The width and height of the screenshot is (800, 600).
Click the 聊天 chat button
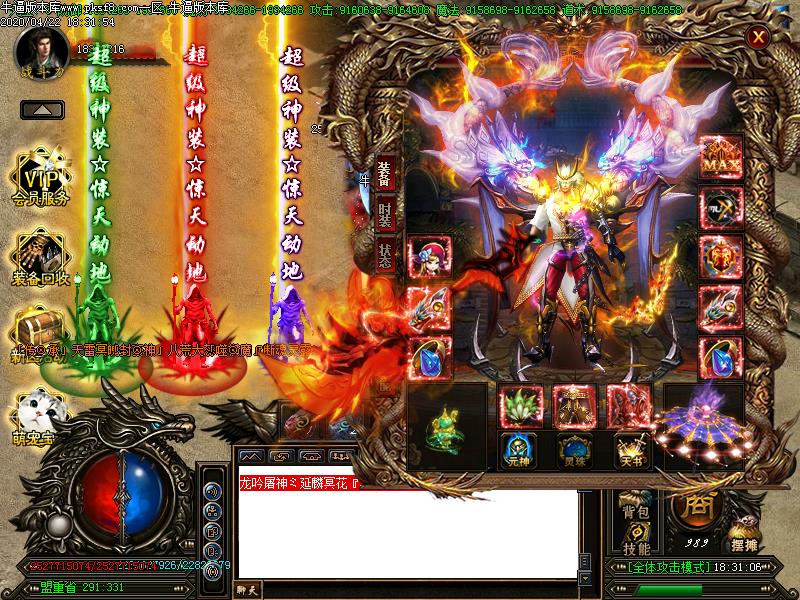point(248,589)
